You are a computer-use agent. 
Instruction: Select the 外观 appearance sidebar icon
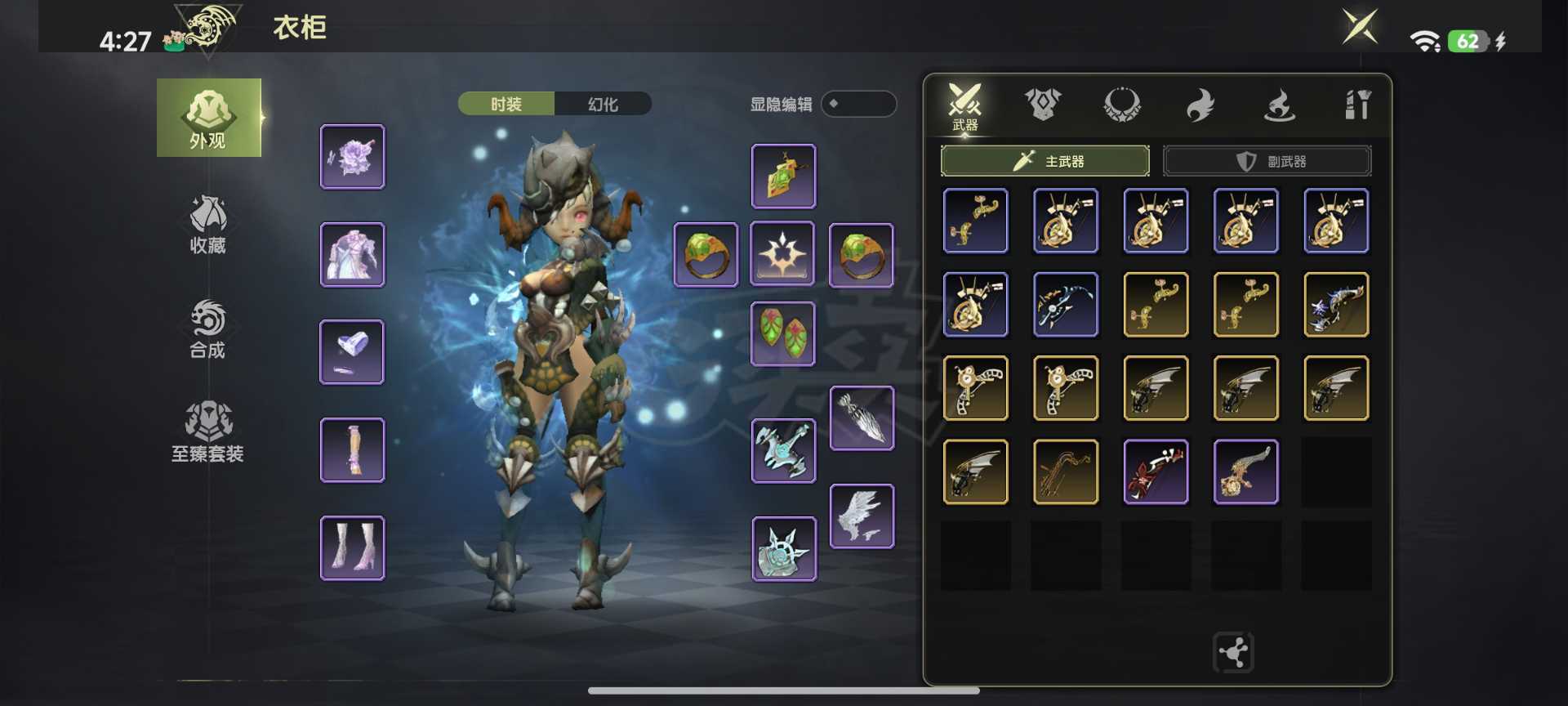pos(209,117)
